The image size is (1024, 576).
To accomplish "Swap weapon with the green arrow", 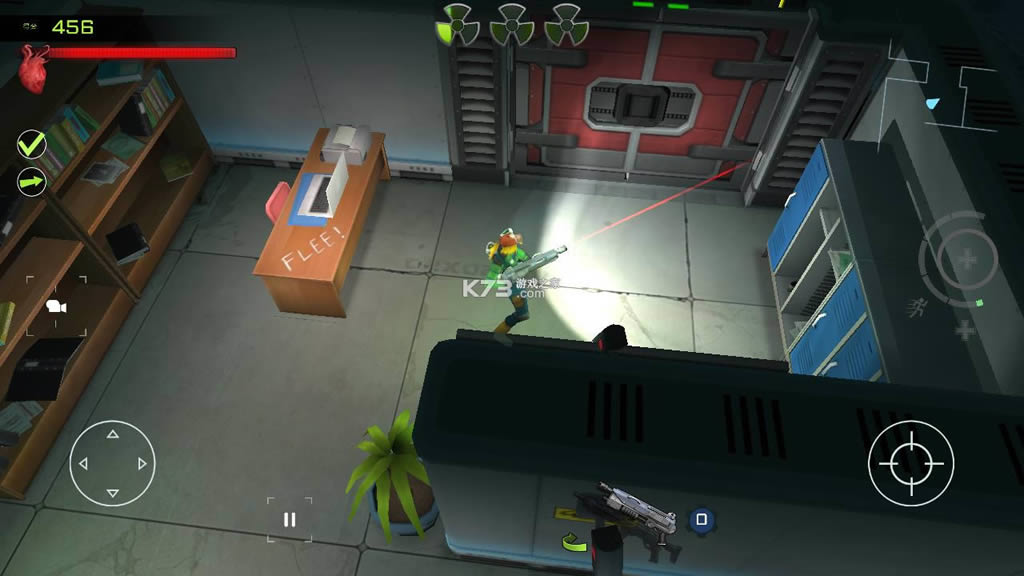I will pos(574,542).
